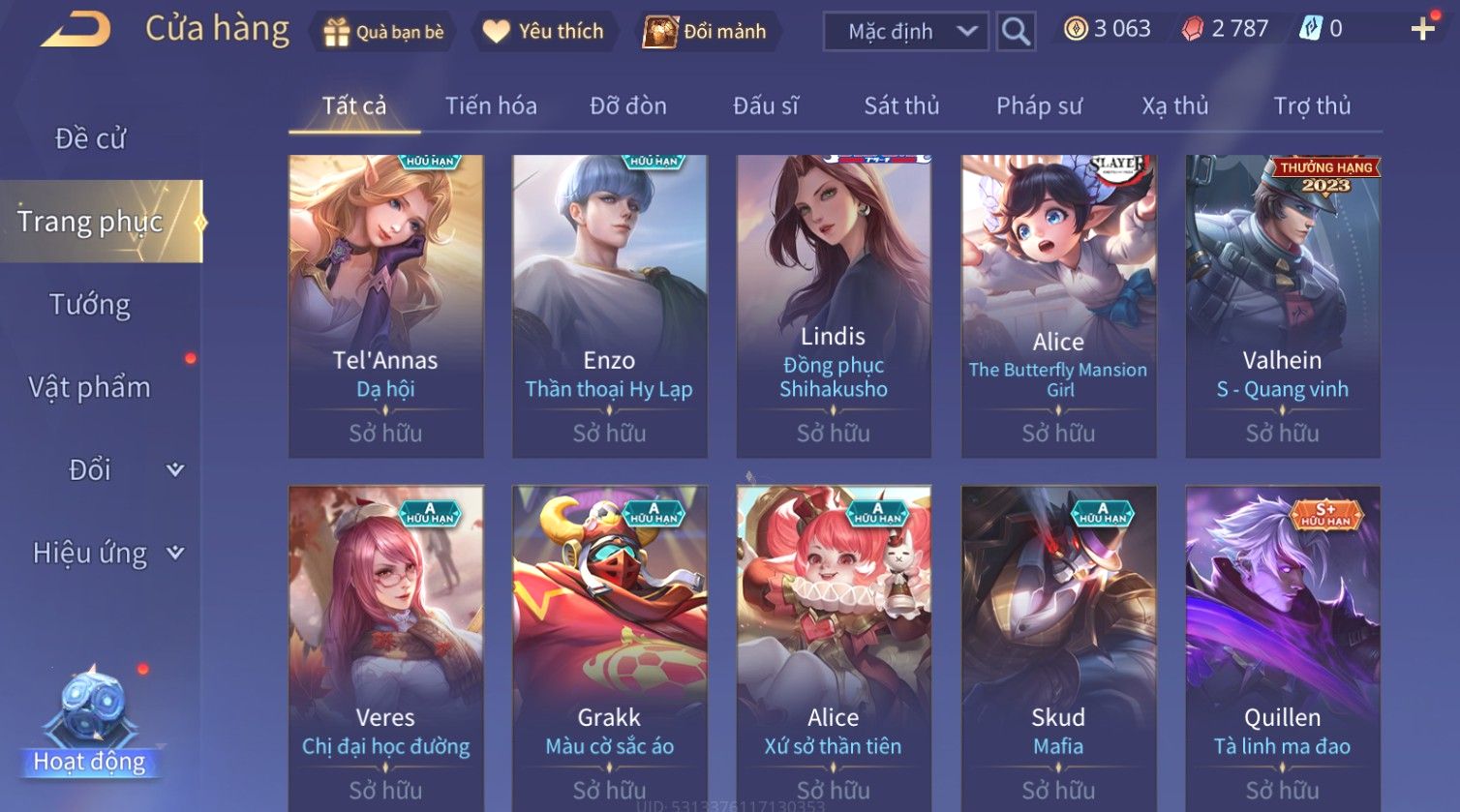Go back using the gold arrow button
This screenshot has height=812, width=1460.
pyautogui.click(x=76, y=30)
